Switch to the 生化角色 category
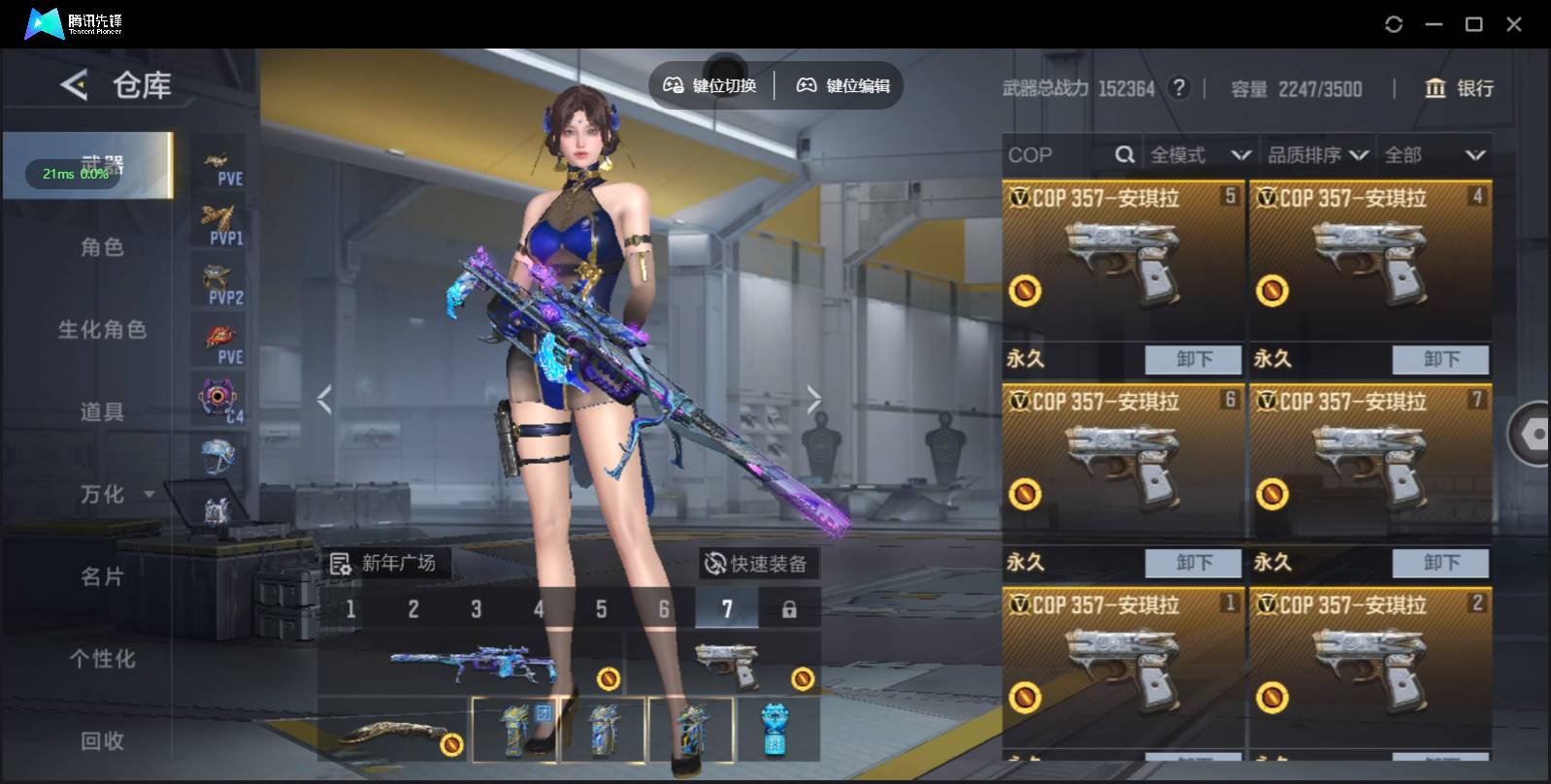Screen dimensions: 1551x784 click(102, 330)
